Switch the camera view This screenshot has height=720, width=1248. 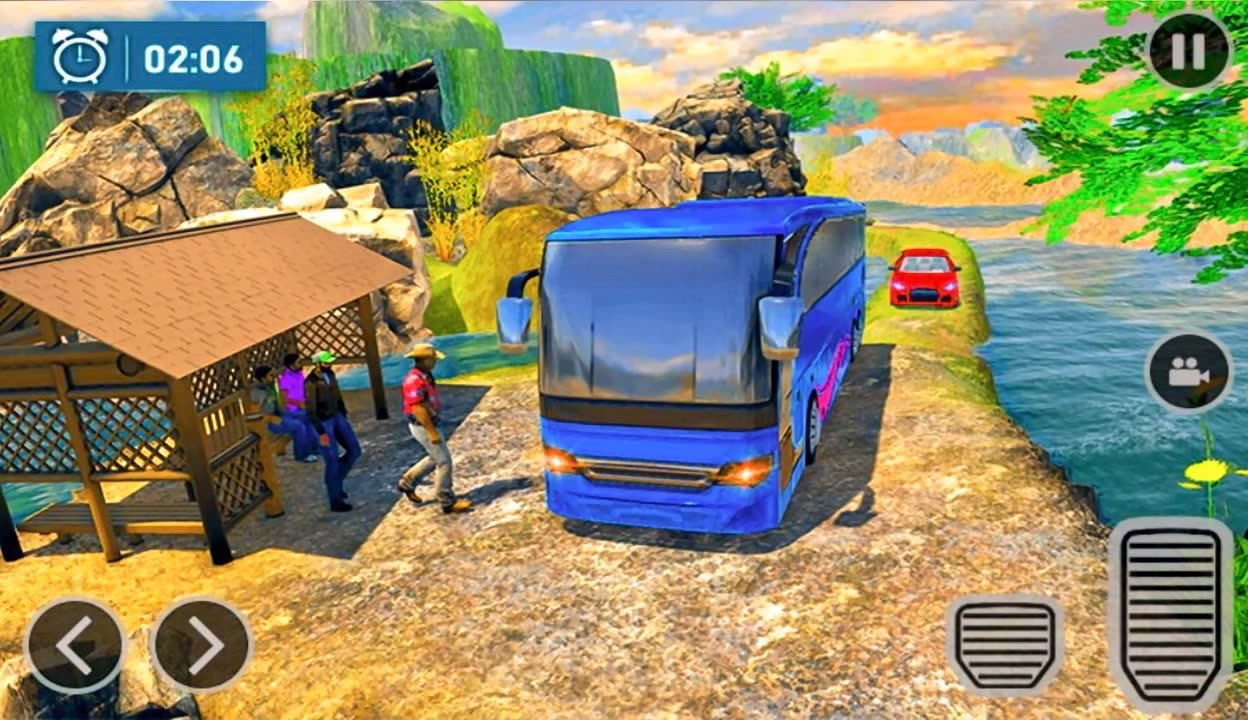click(1188, 373)
